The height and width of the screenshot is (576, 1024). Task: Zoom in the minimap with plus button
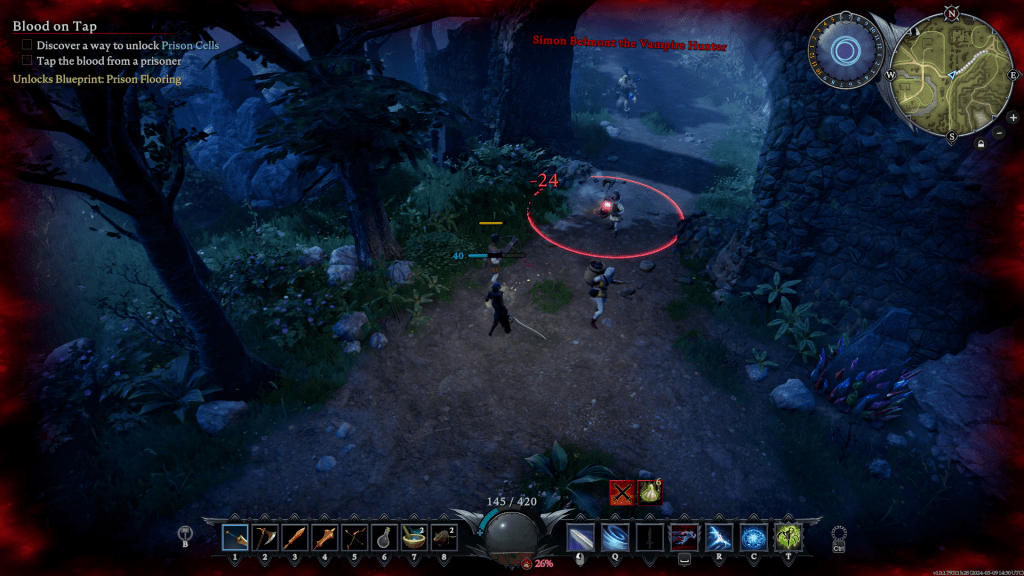click(1012, 117)
